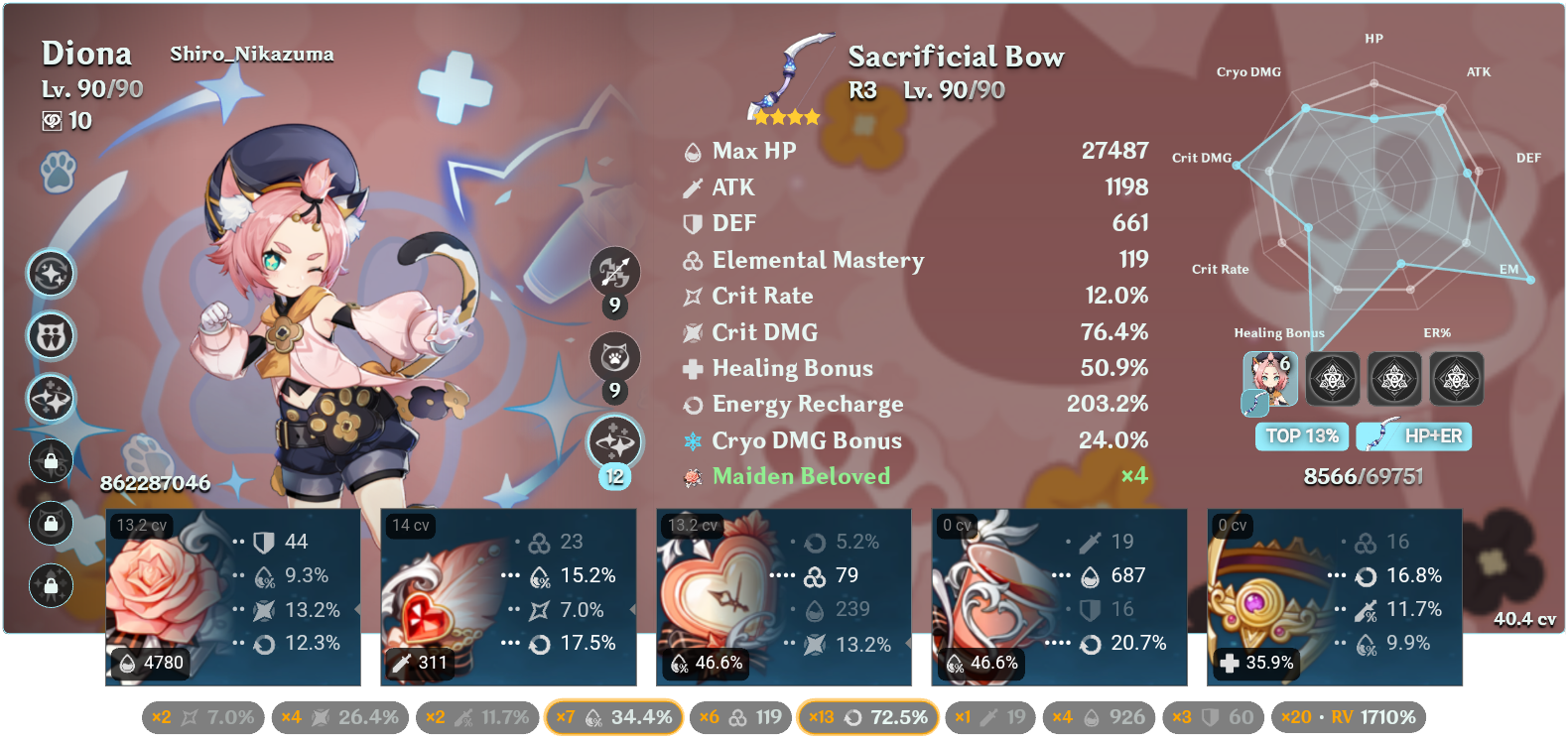This screenshot has width=1568, height=741.
Task: Unlock the padlocked cat constellation icon
Action: pos(50,524)
